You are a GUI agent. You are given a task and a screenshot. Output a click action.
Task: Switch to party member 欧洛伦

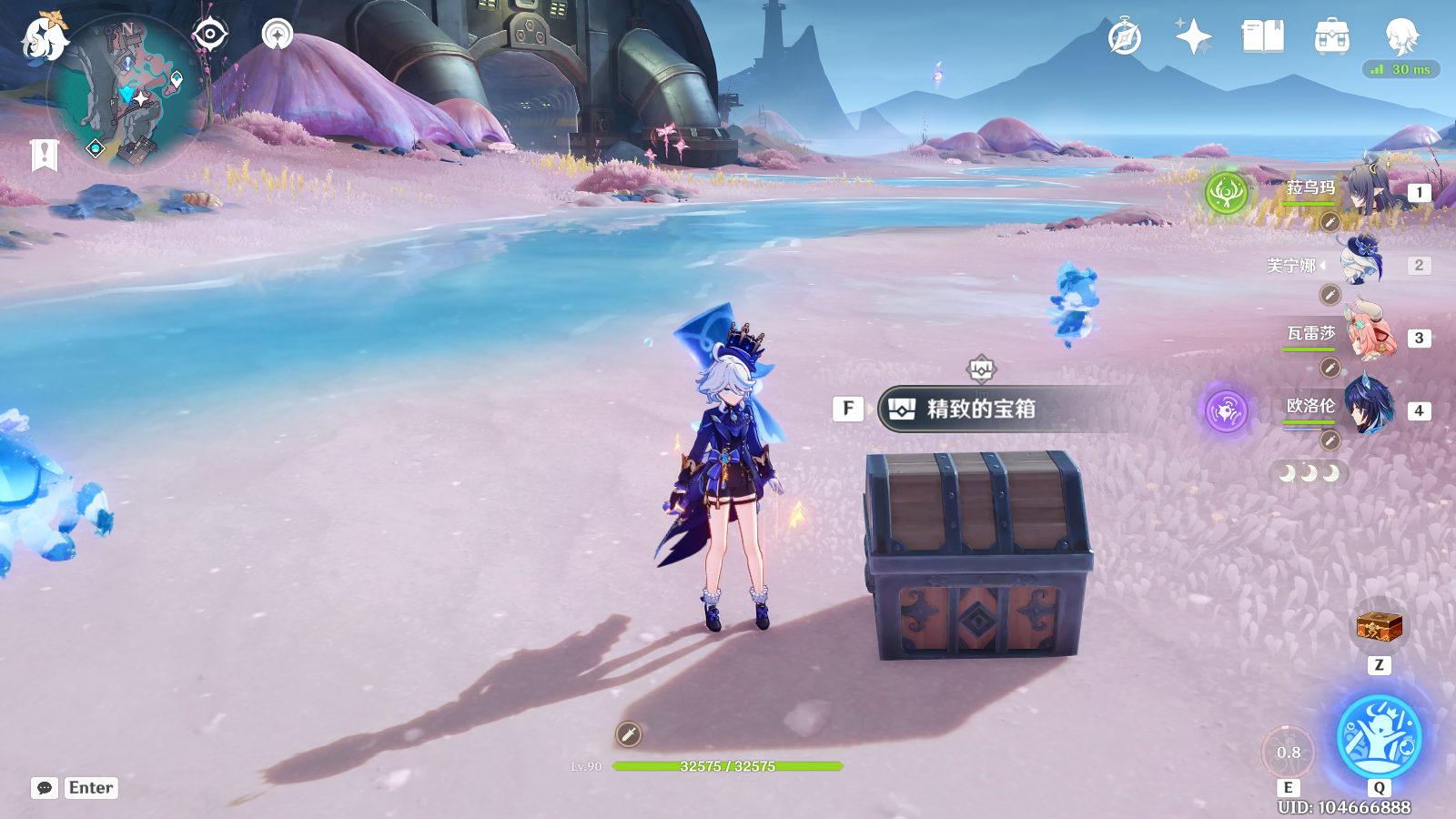1368,409
